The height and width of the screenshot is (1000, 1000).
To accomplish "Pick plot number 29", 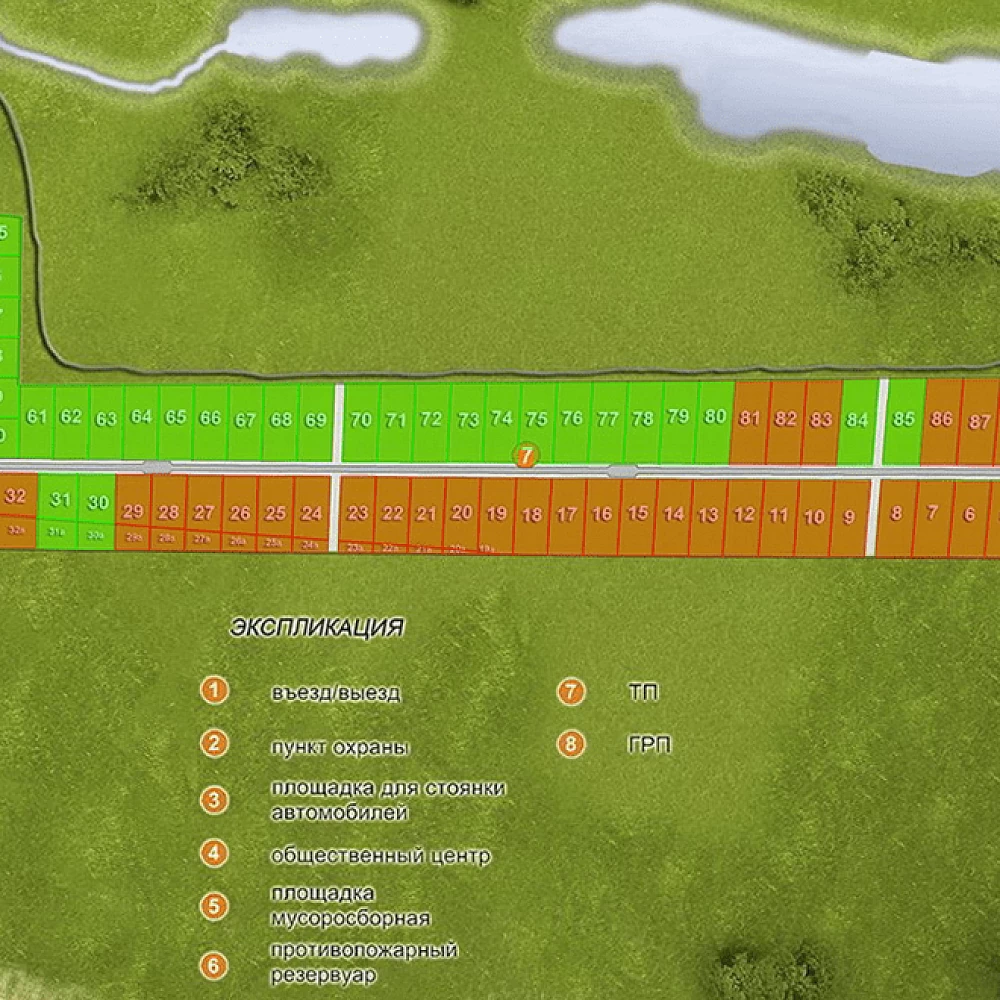I will [x=133, y=512].
